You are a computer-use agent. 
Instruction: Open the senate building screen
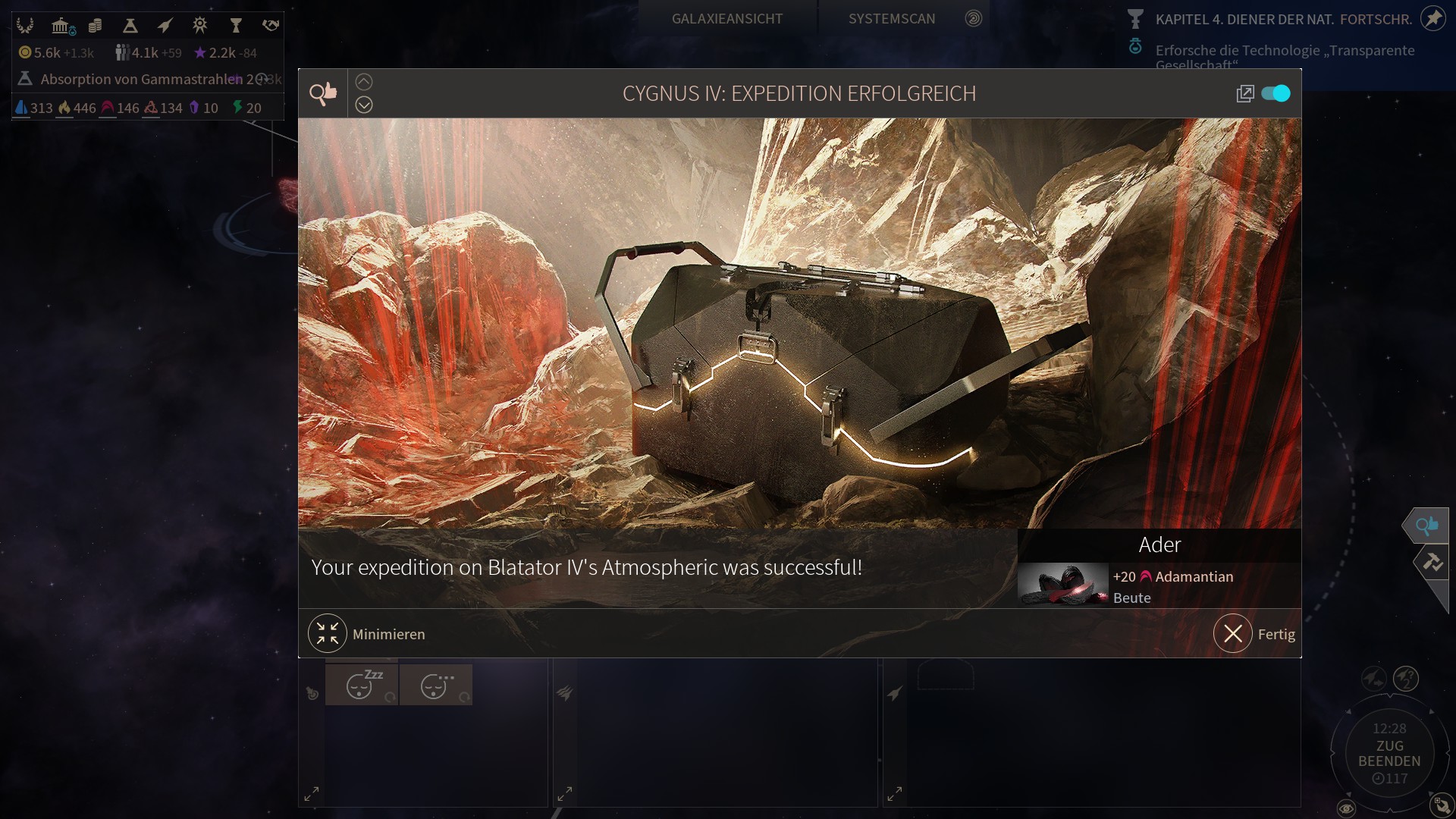[61, 26]
